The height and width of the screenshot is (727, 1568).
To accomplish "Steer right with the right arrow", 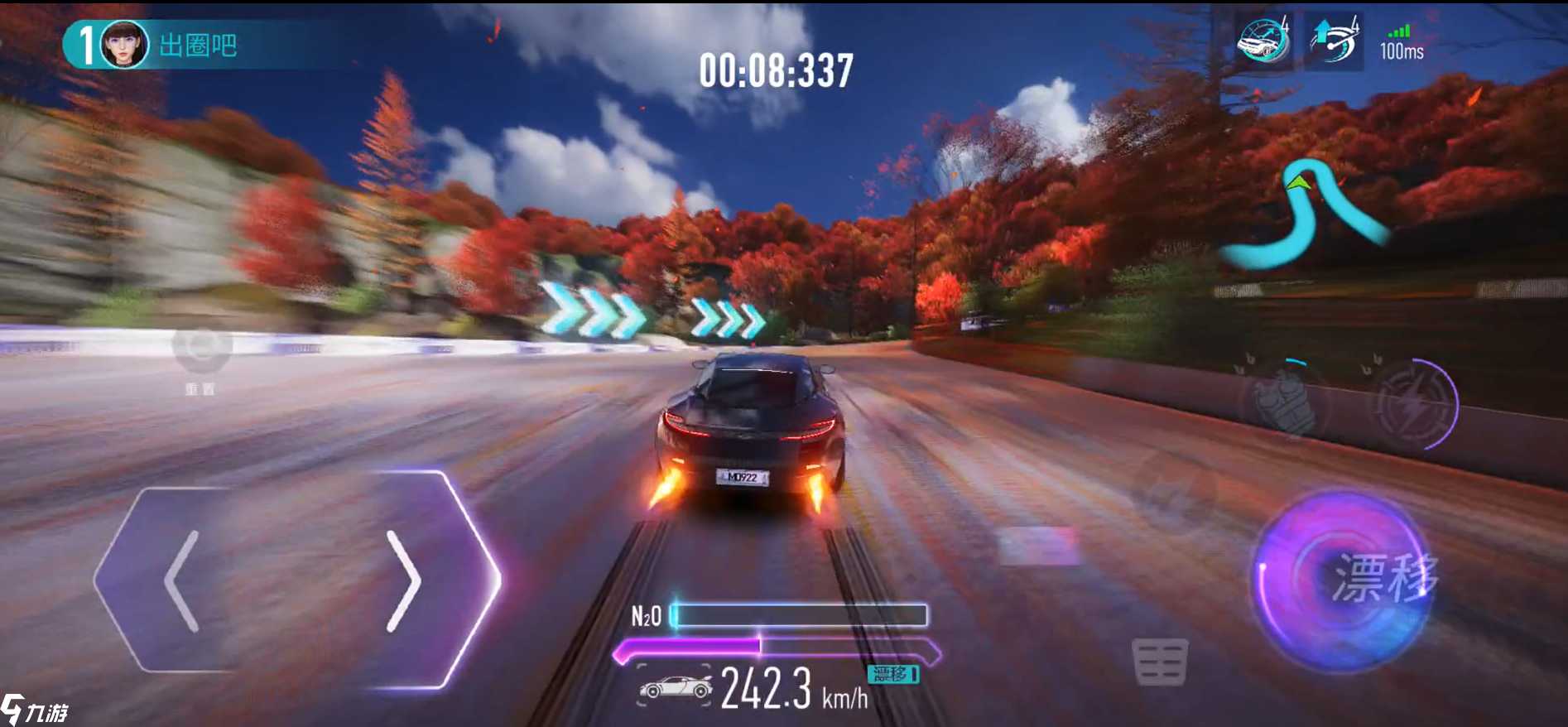I will tap(404, 581).
